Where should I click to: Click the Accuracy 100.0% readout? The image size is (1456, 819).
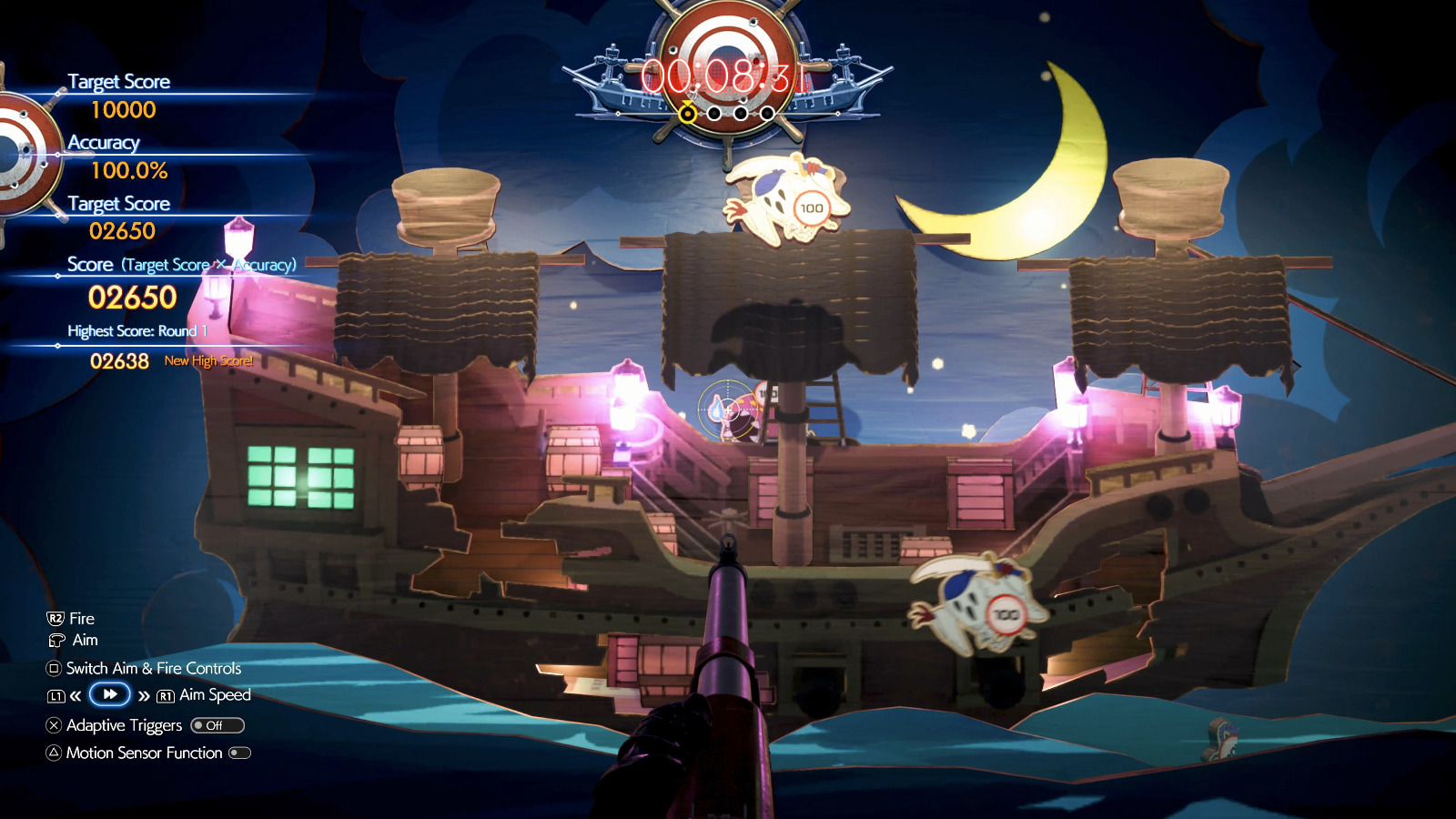coord(130,169)
